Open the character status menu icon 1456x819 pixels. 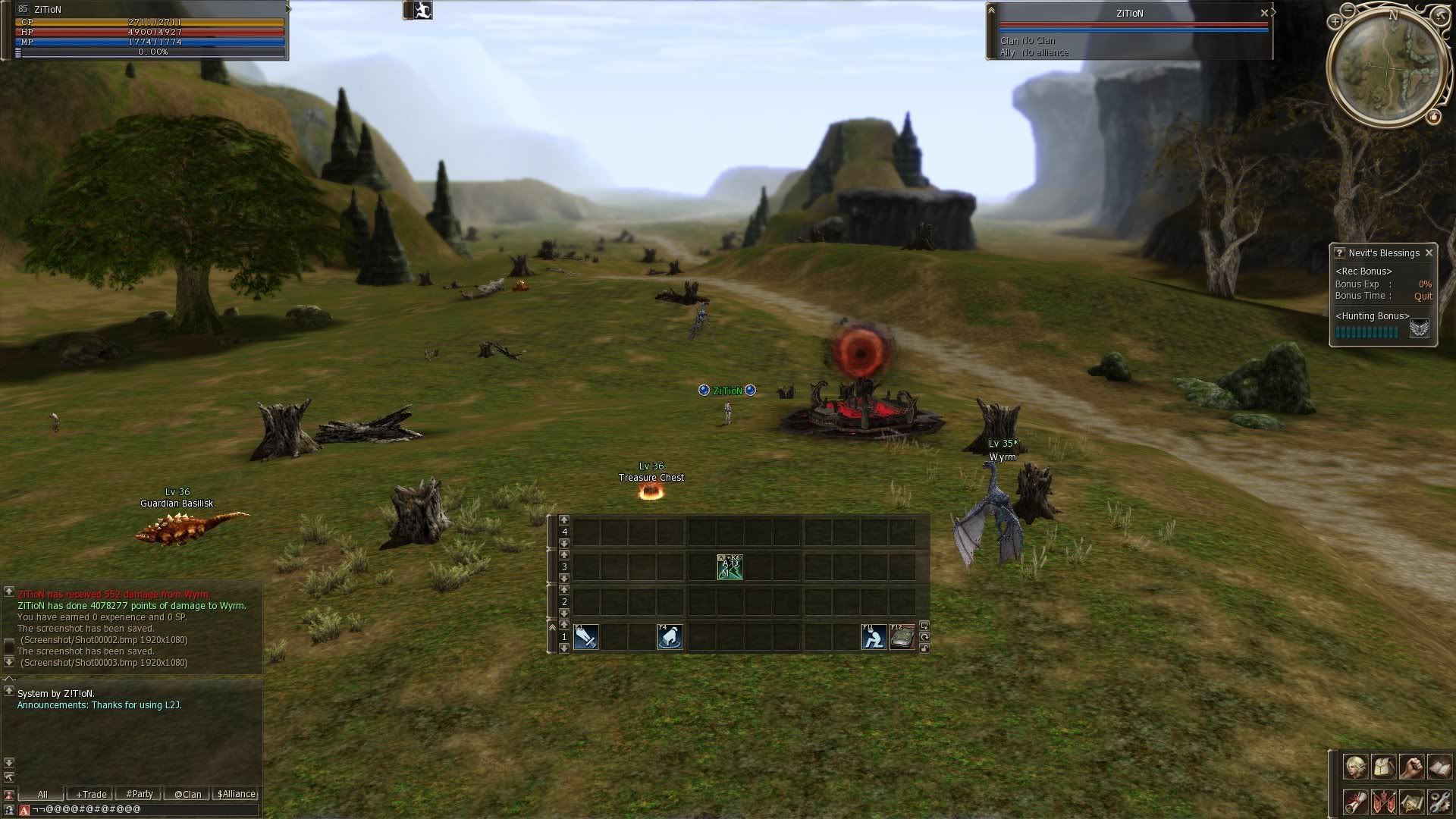tap(1355, 767)
